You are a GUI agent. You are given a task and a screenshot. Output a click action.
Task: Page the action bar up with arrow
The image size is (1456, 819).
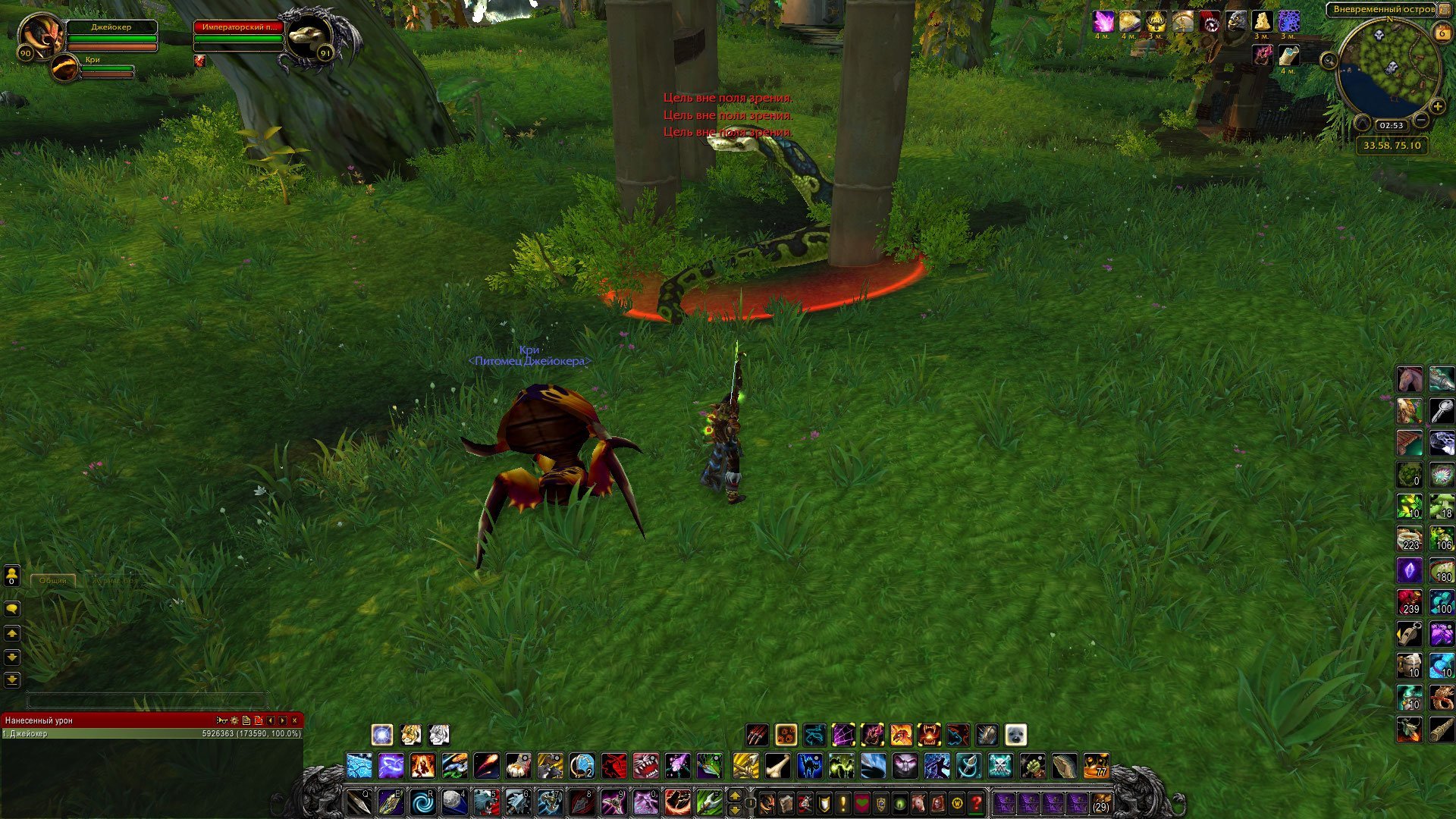pyautogui.click(x=734, y=795)
